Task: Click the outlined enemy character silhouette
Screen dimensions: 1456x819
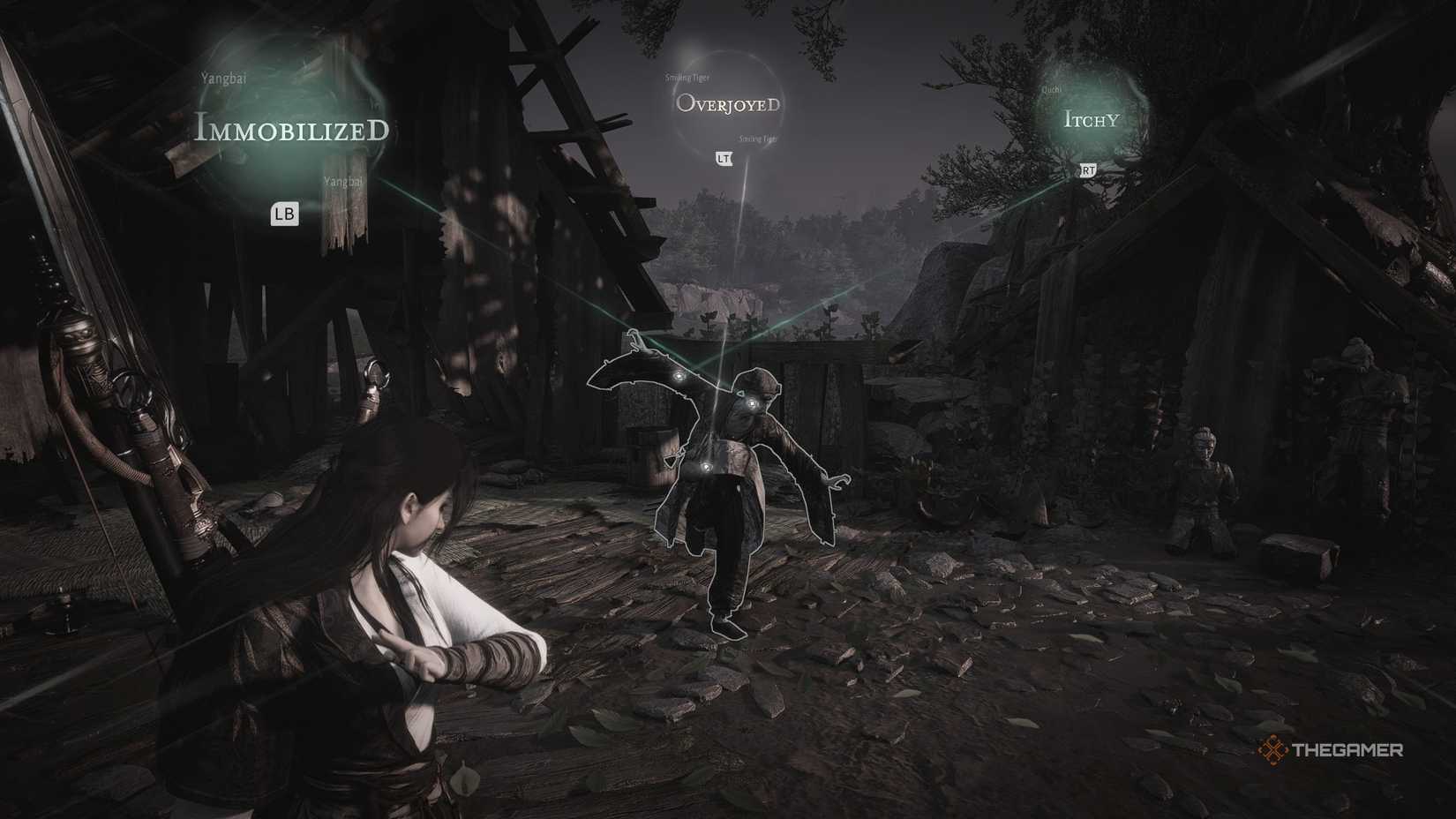Action: coord(732,485)
